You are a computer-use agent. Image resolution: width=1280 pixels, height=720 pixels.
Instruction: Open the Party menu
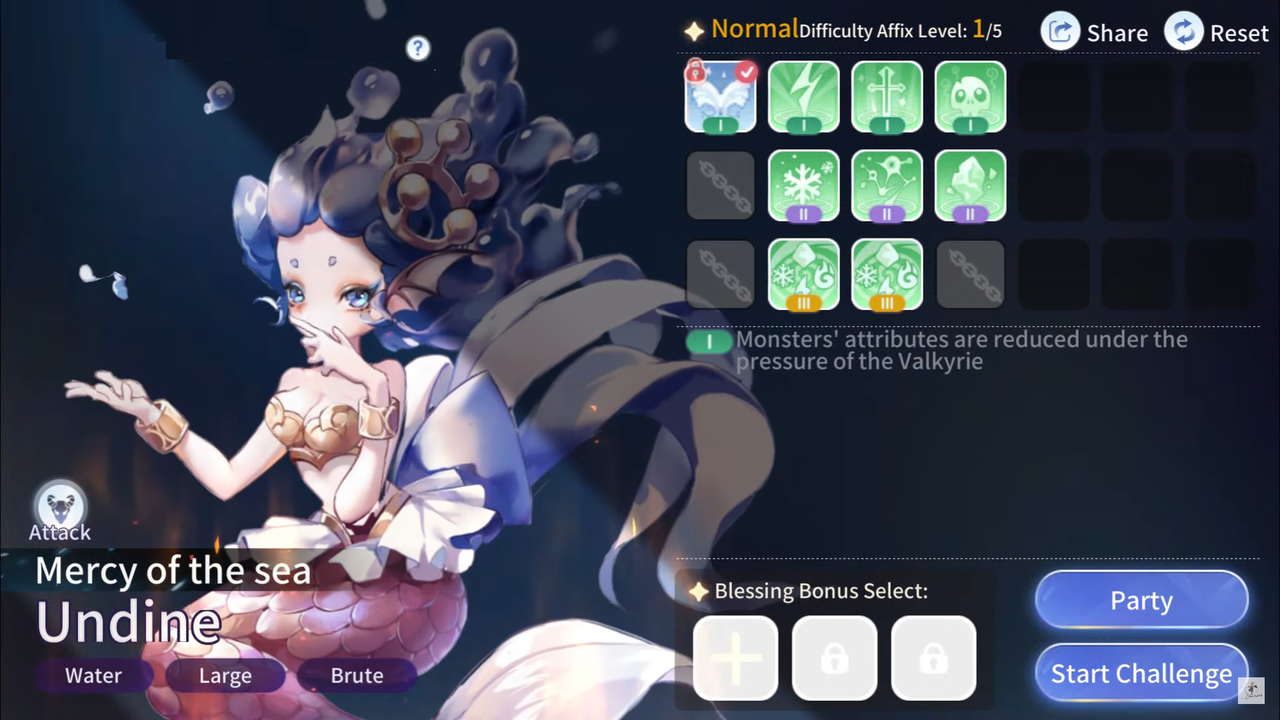coord(1141,600)
